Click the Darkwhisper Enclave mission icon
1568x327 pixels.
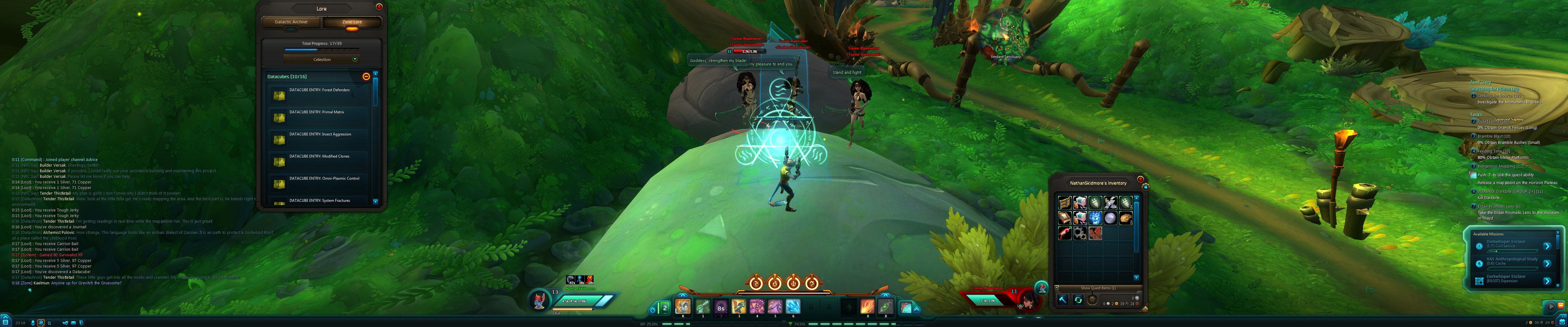click(x=1479, y=246)
